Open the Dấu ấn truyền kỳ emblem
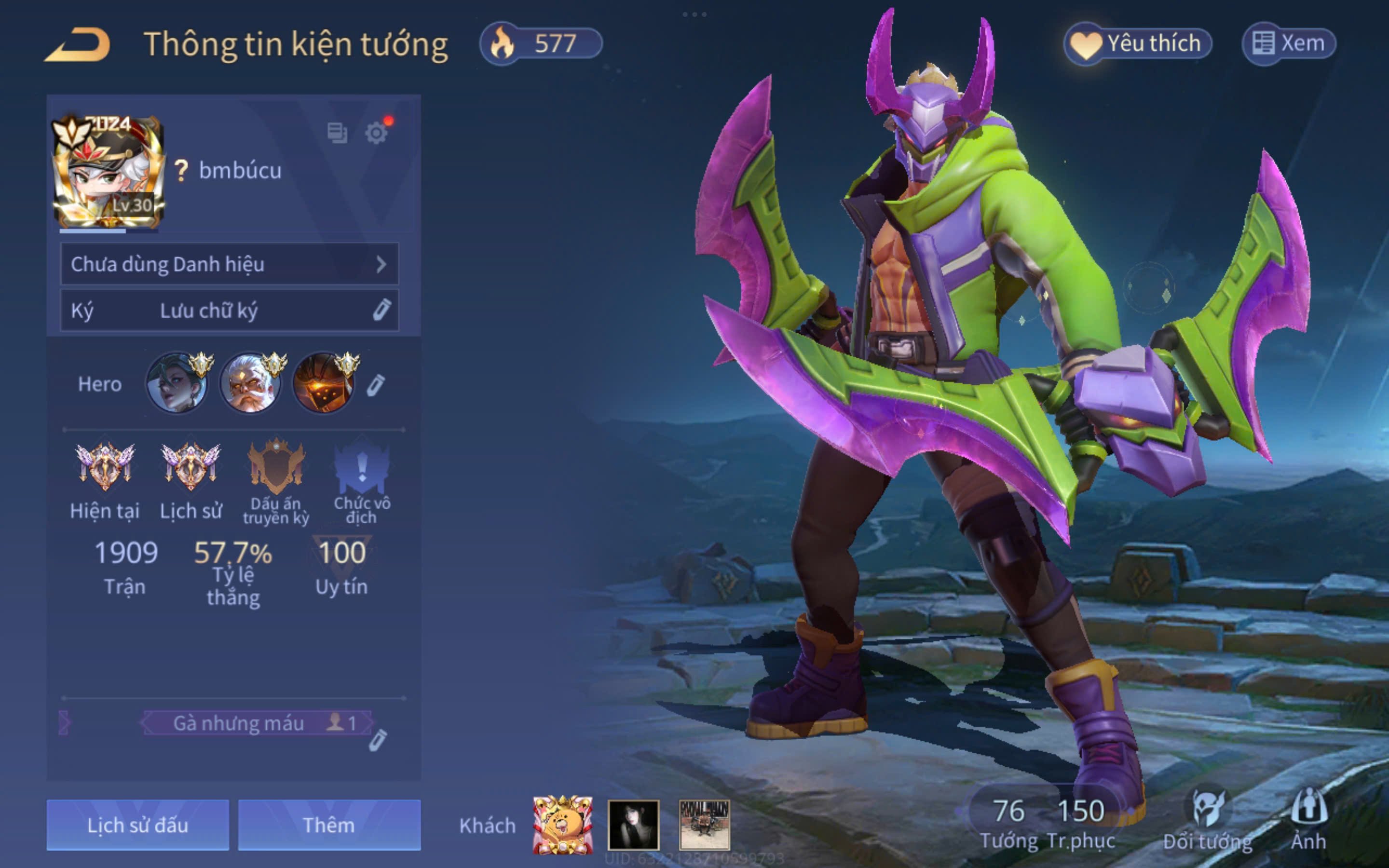Viewport: 1389px width, 868px height. coord(276,467)
